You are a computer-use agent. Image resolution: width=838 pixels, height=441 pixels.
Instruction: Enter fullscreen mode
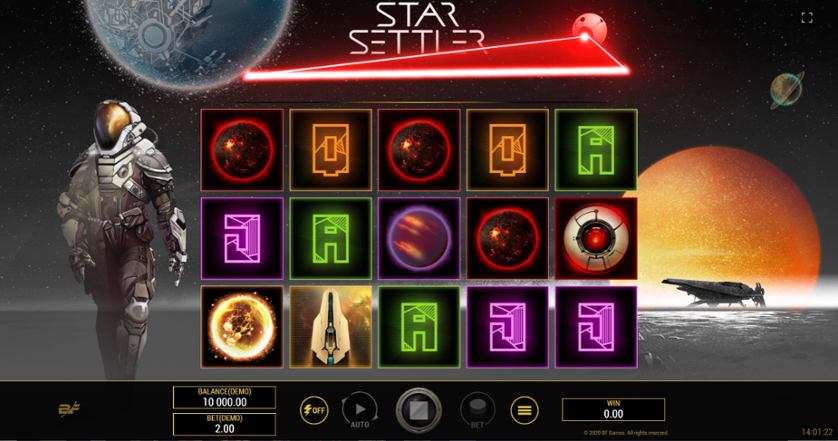click(807, 17)
